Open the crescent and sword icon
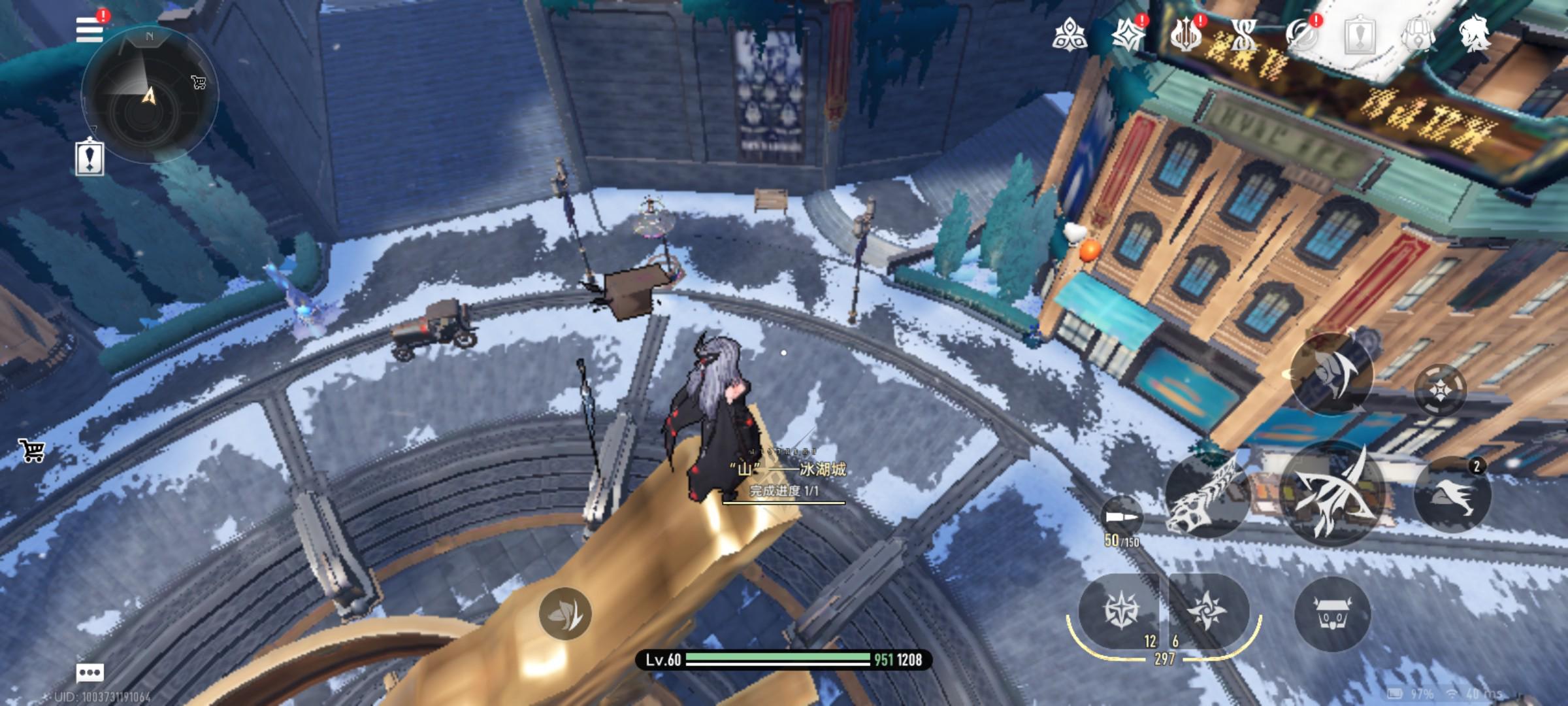The image size is (1568, 706). point(1301,34)
